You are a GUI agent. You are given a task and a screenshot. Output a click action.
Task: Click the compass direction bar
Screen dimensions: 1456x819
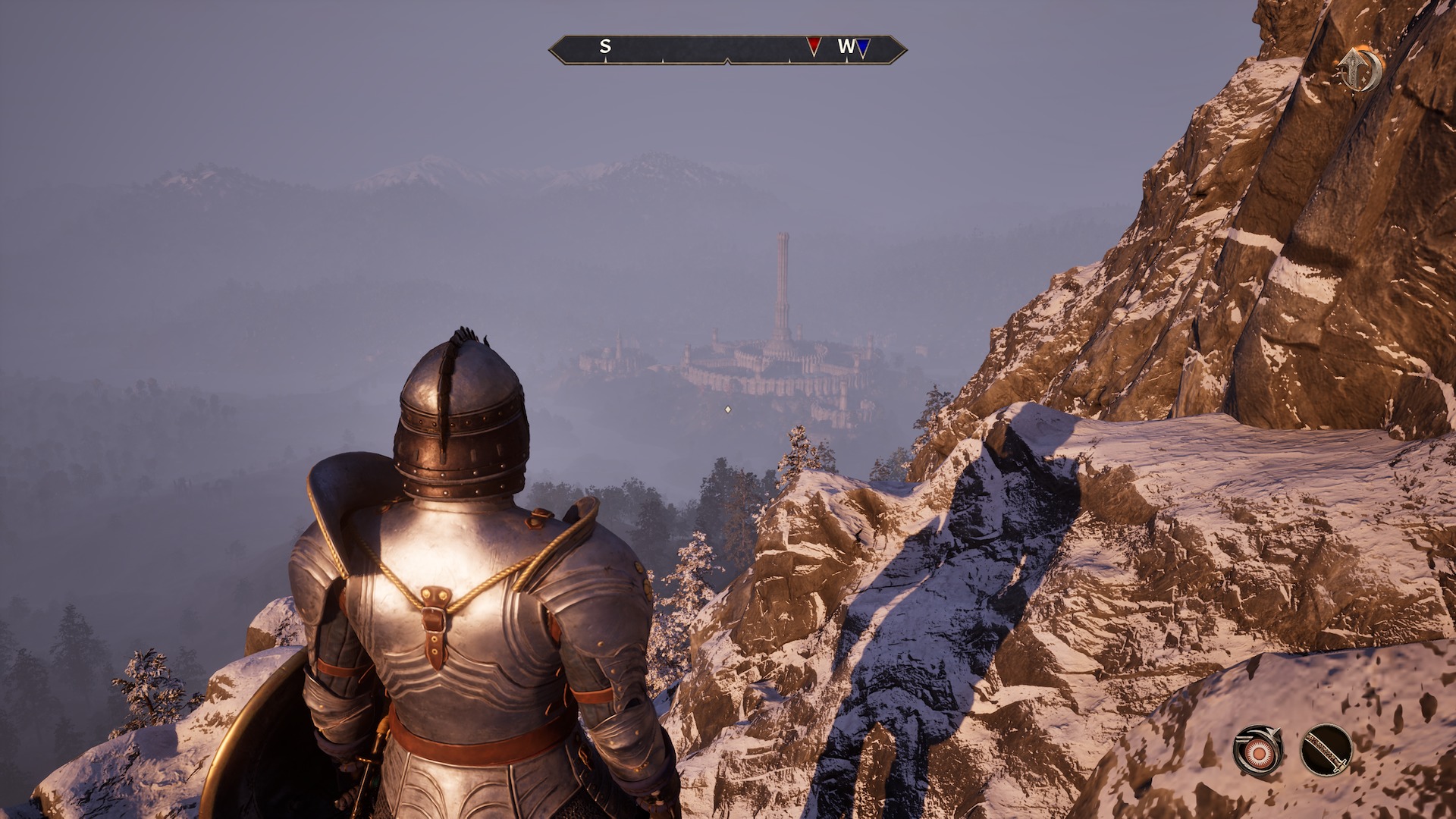[x=726, y=49]
